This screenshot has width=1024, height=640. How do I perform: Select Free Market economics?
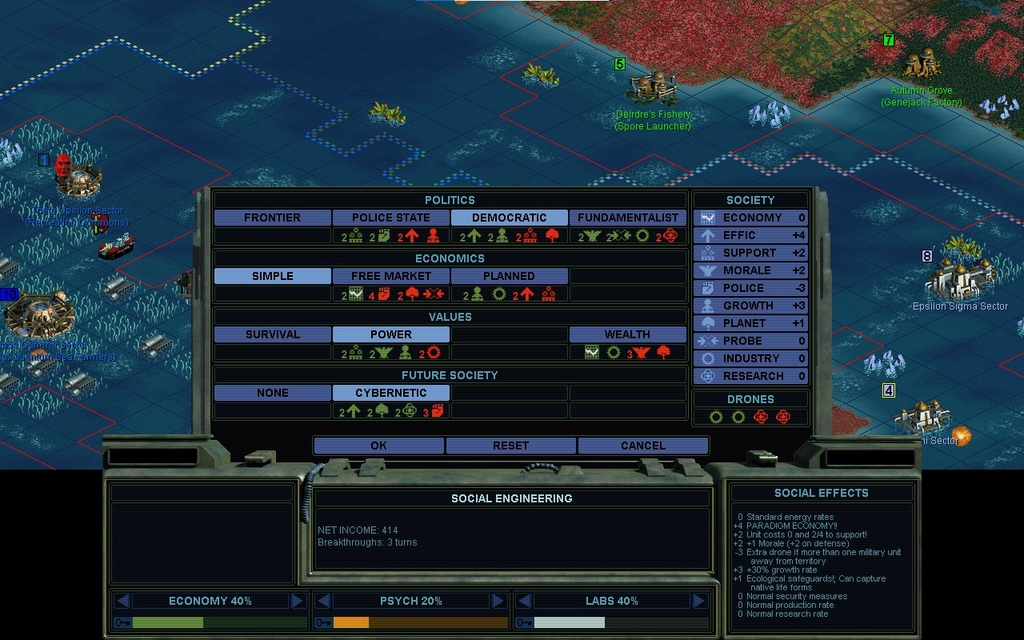(x=391, y=276)
